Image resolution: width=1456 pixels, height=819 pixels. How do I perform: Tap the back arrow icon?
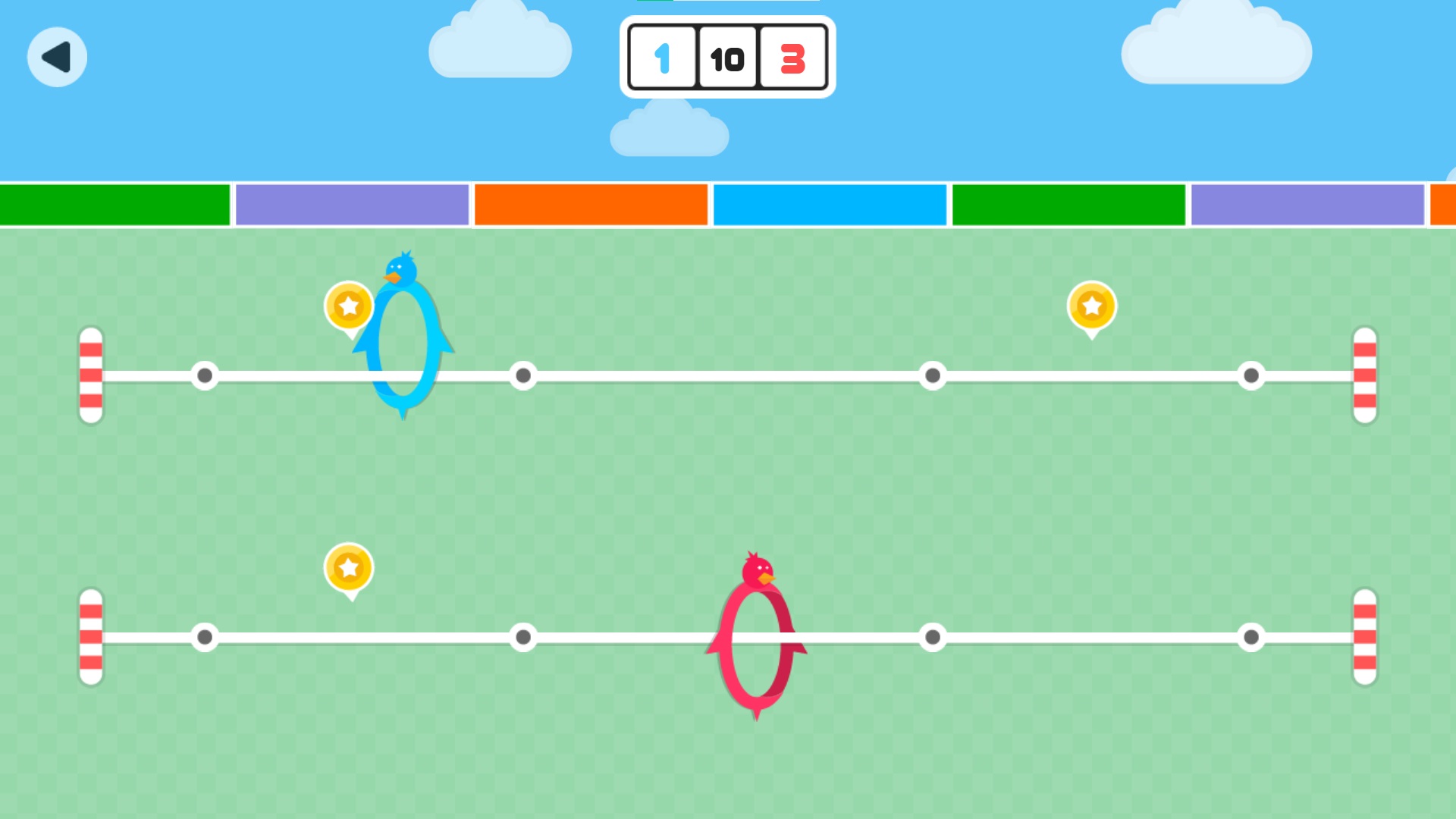pos(57,57)
